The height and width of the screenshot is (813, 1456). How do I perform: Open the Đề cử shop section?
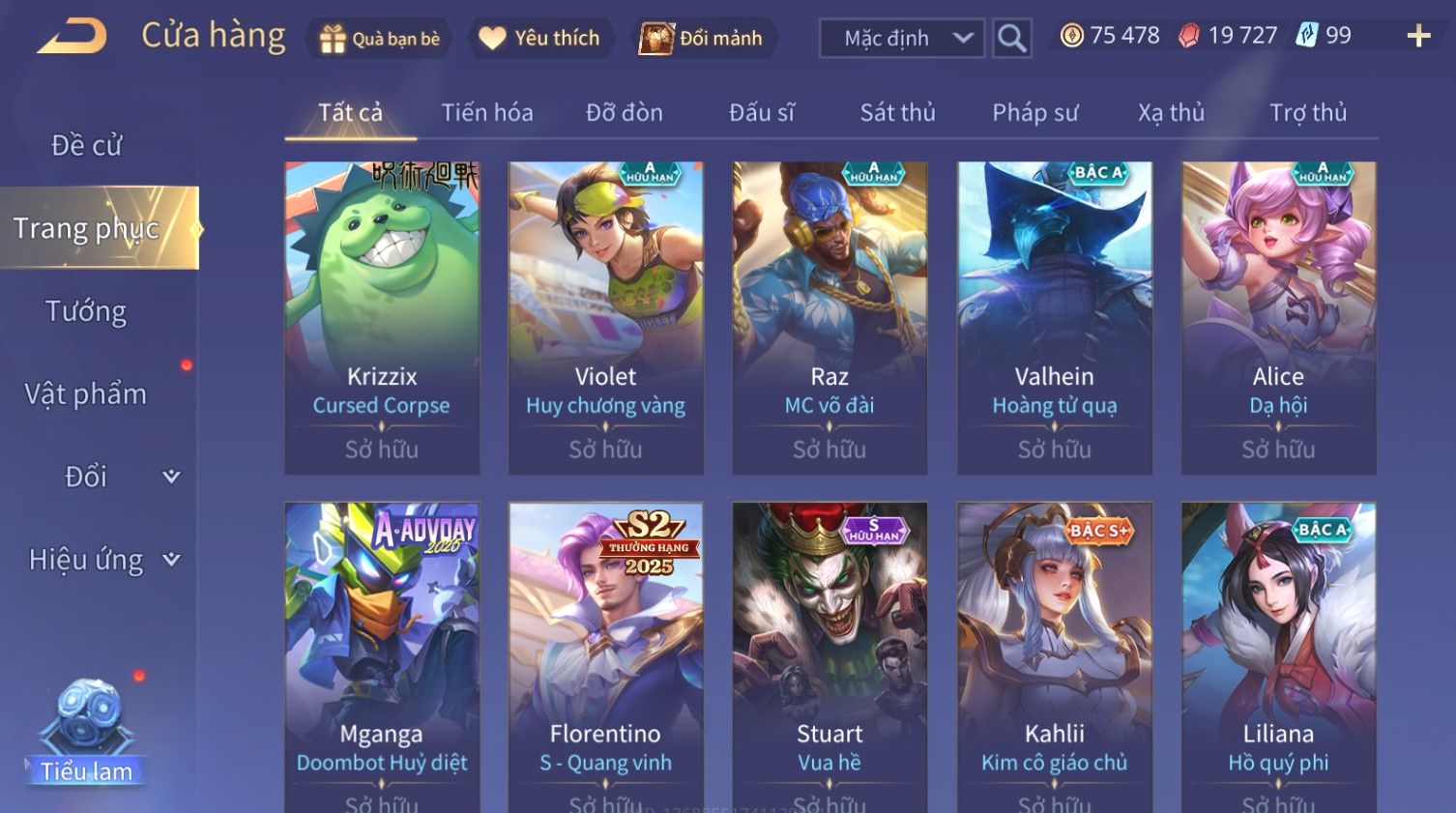(x=87, y=145)
